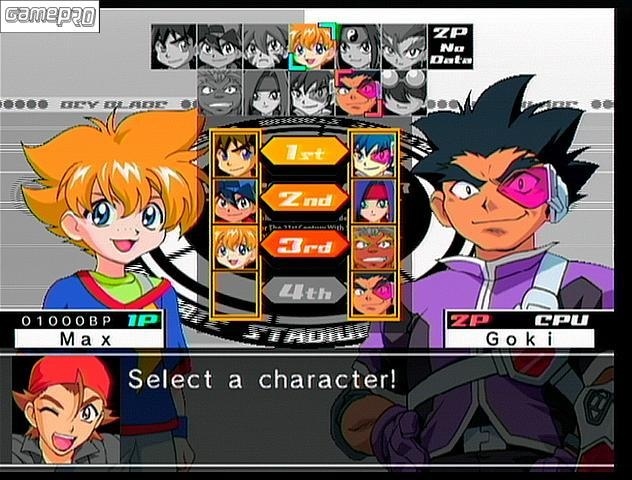
Task: Select the 2nd order slot
Action: tap(304, 198)
